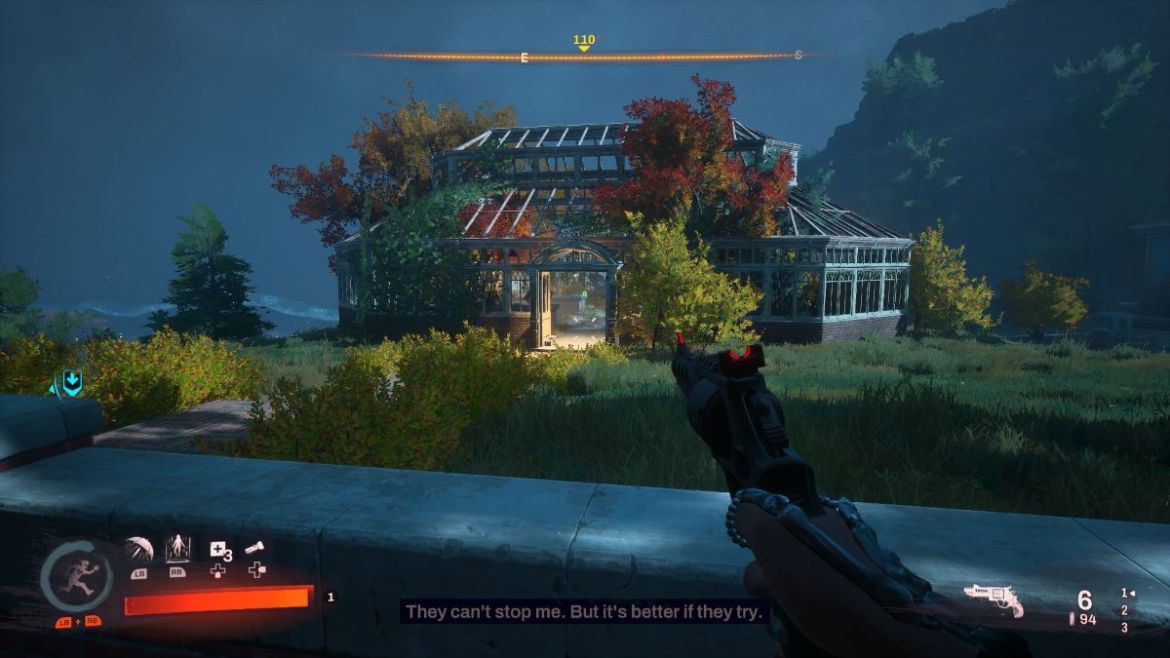Switch to weapon slot 2
The width and height of the screenshot is (1170, 658).
pyautogui.click(x=1124, y=610)
